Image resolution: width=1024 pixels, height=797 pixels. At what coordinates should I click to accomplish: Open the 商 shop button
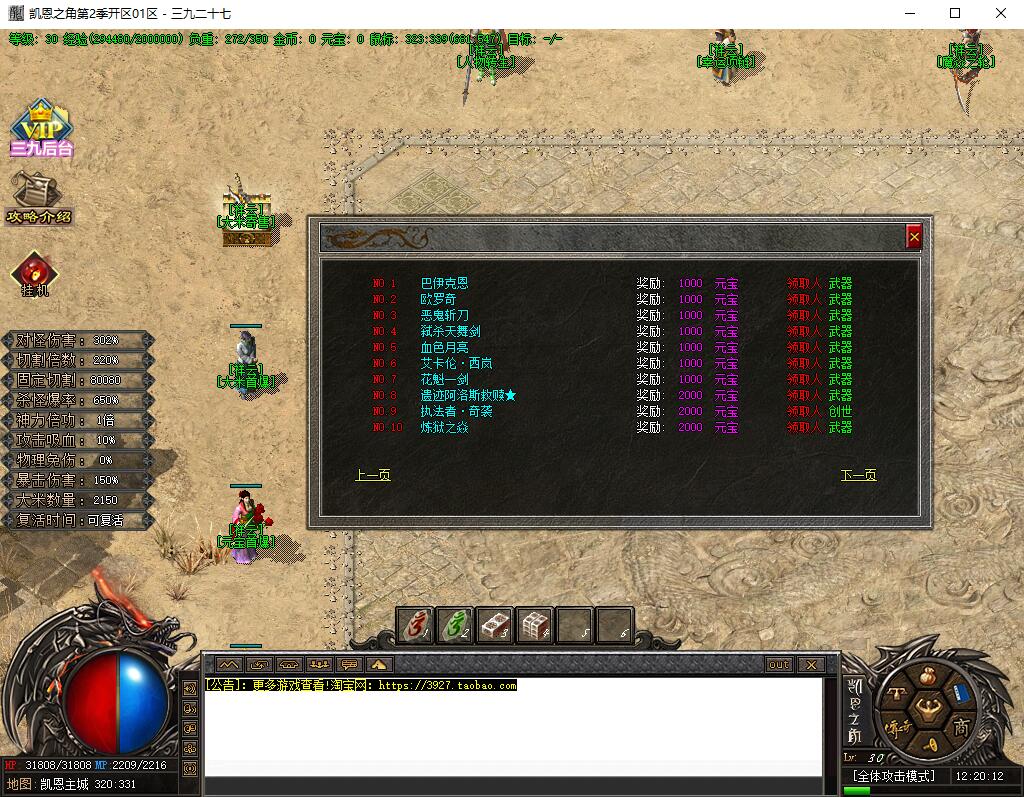(x=961, y=726)
